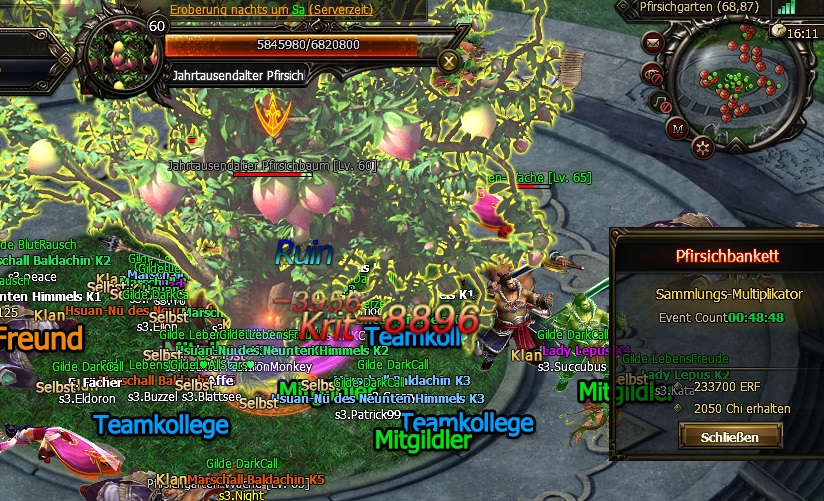Open the map with the M button

(677, 128)
